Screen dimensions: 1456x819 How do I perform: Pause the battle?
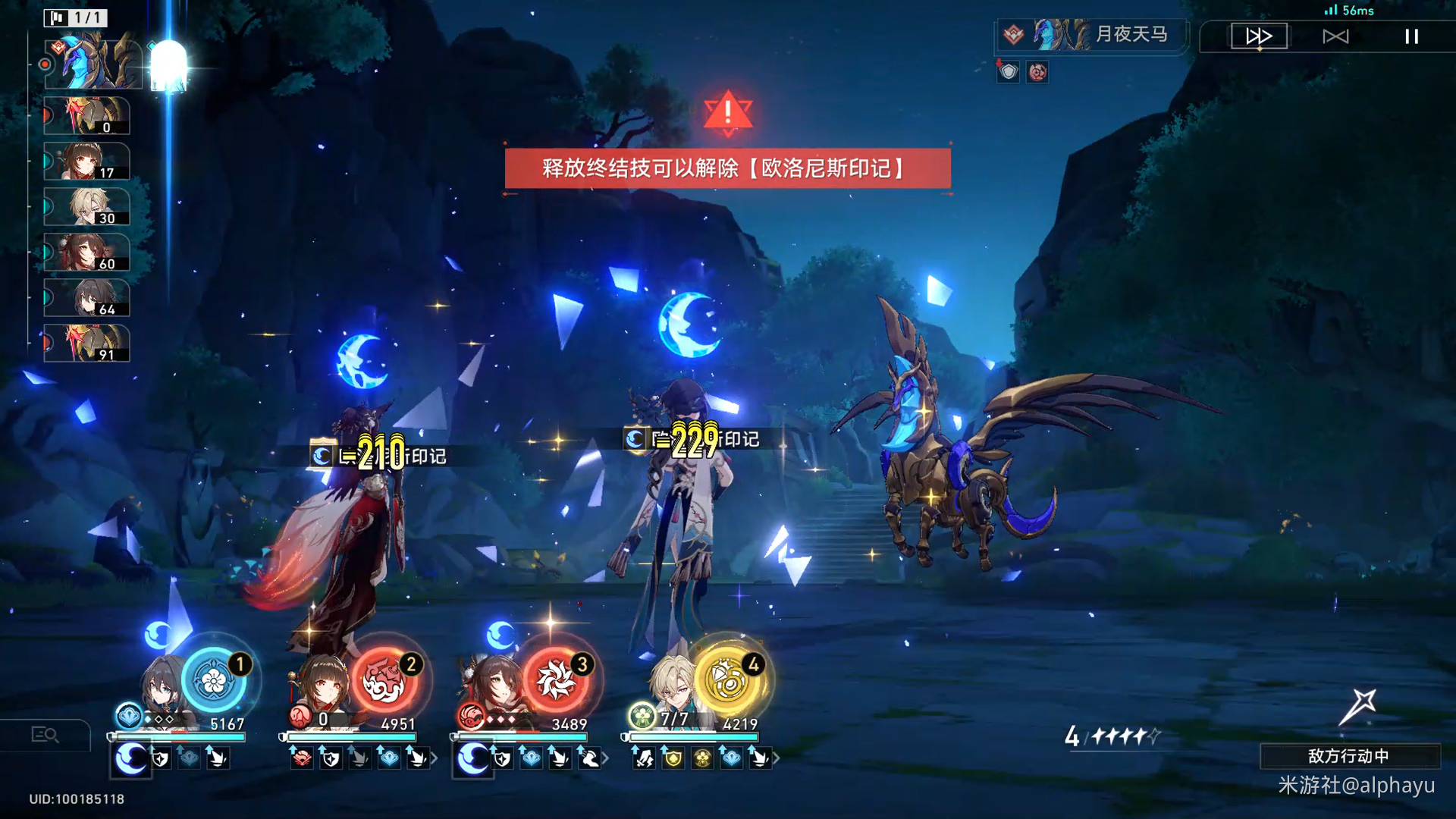[1411, 36]
